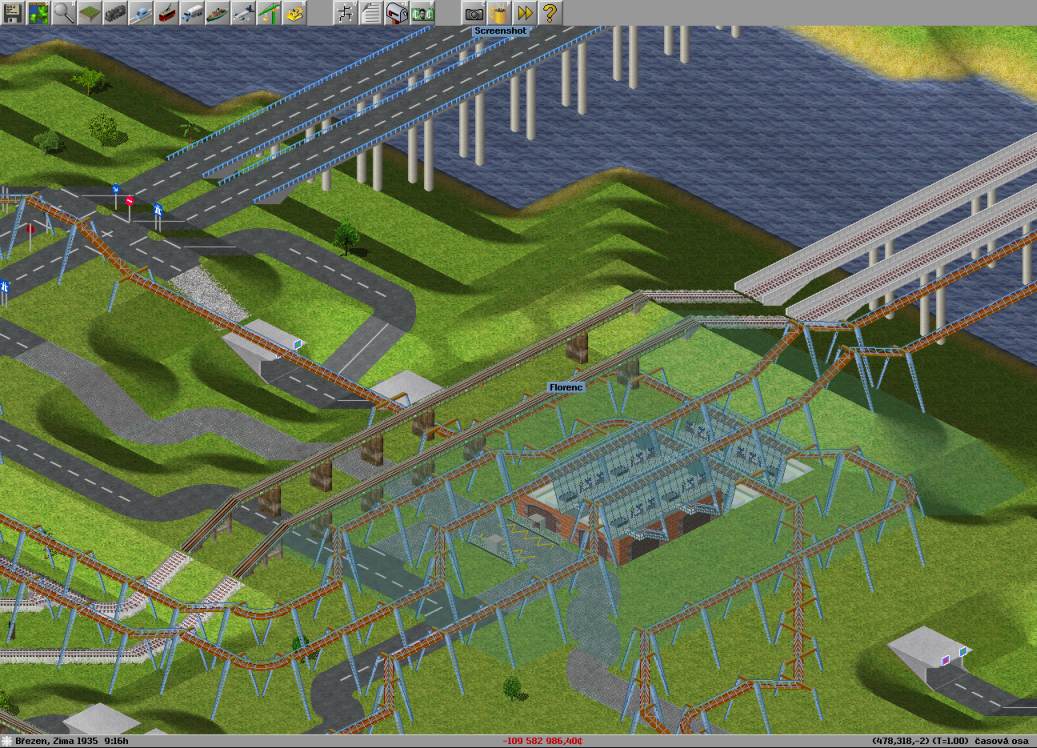Open the finances money window
This screenshot has width=1037, height=748.
[x=423, y=13]
